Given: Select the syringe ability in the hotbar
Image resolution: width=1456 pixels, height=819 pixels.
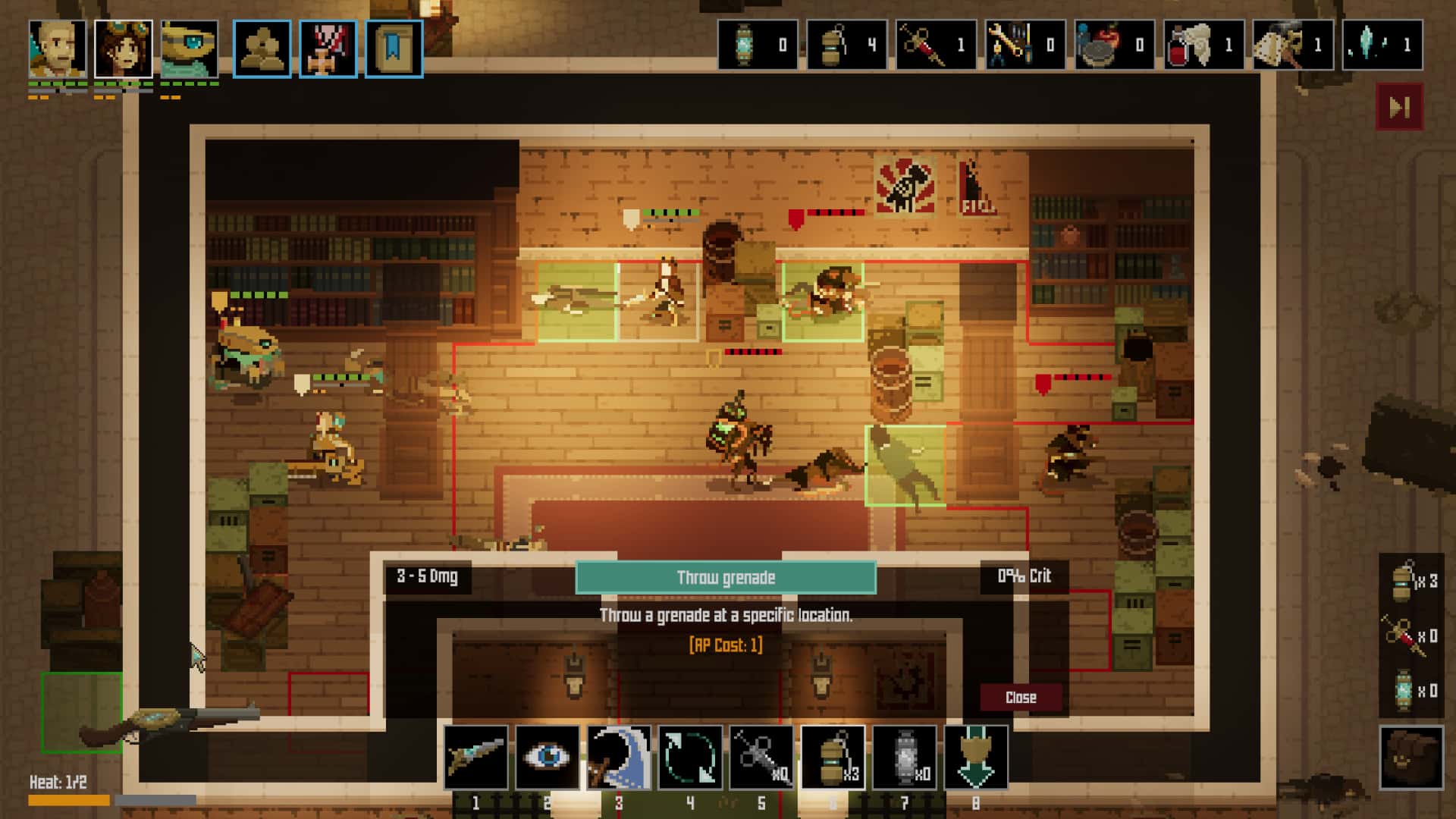Looking at the screenshot, I should point(761,757).
